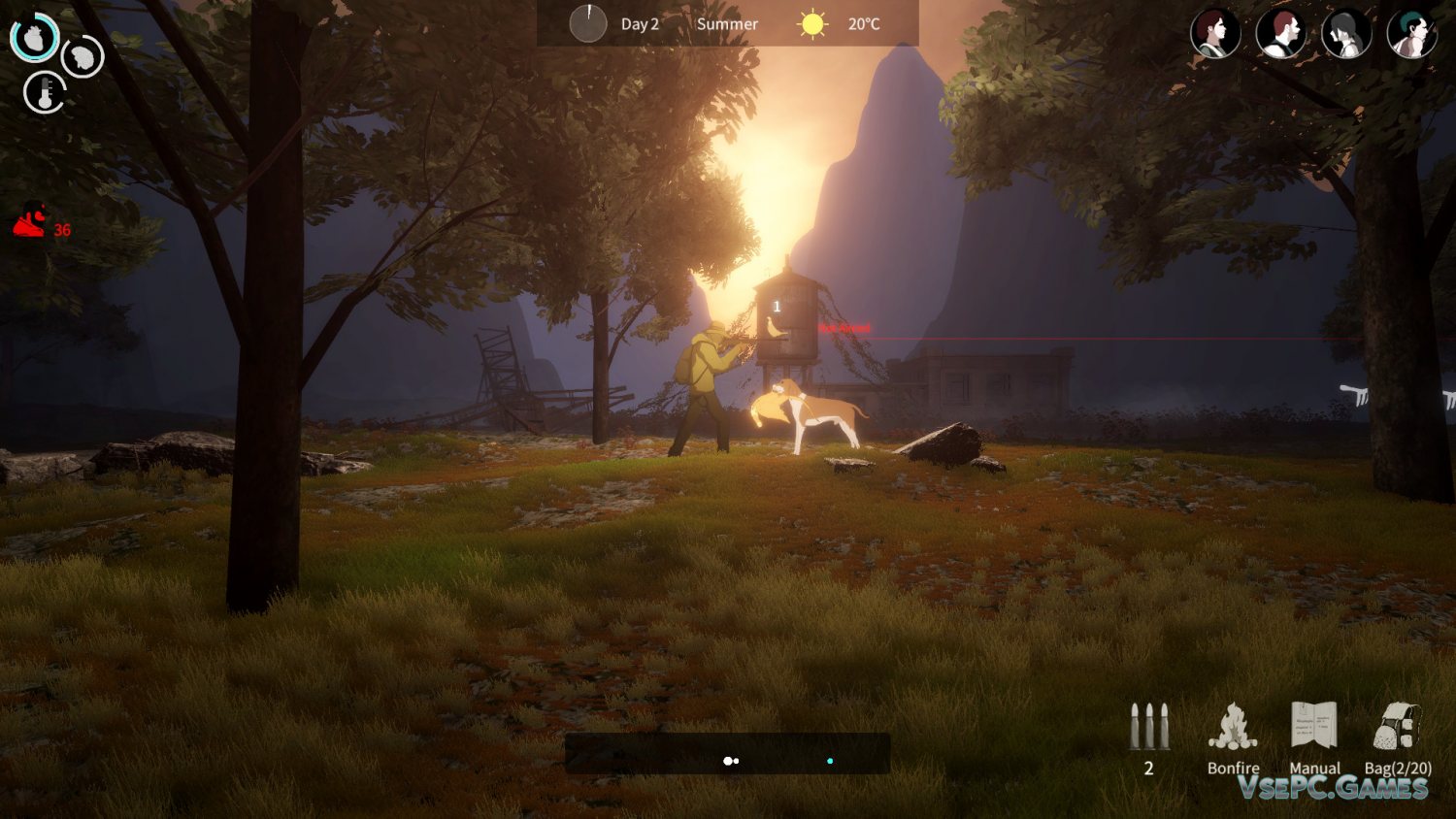
Task: Select the teal mohawk survivor portrait
Action: (1411, 33)
